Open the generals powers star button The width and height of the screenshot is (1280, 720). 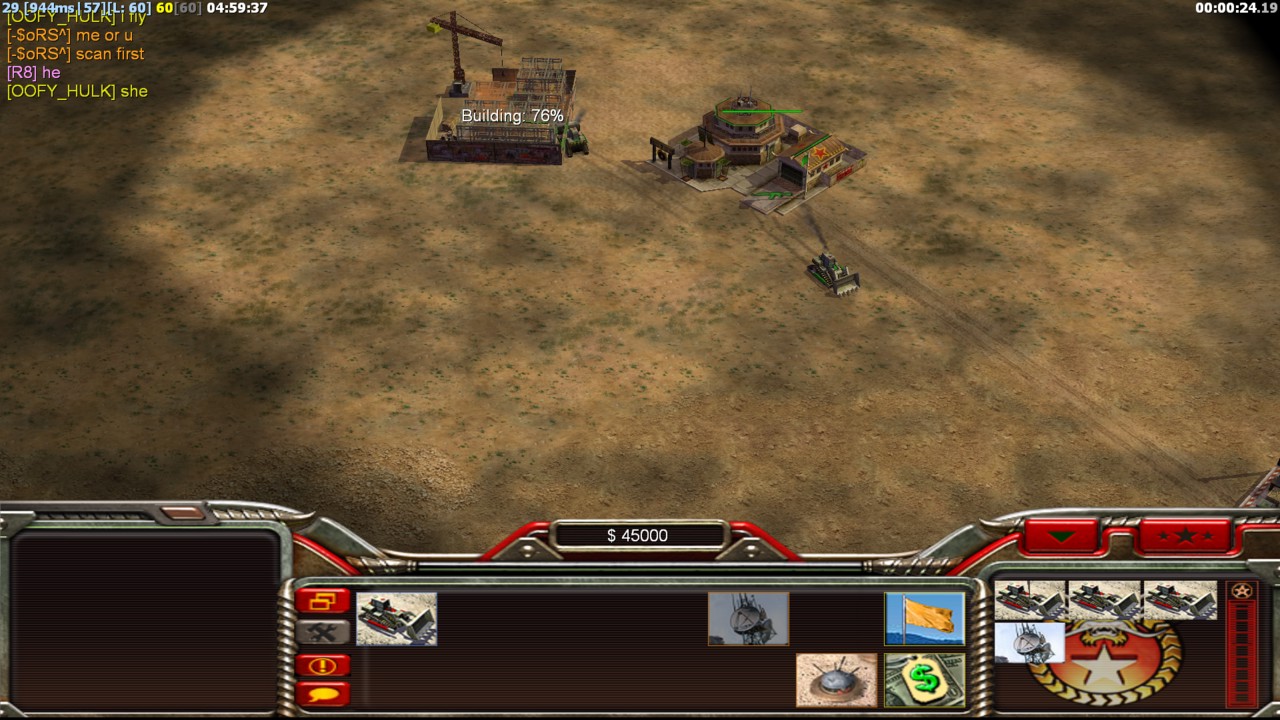tap(1185, 536)
